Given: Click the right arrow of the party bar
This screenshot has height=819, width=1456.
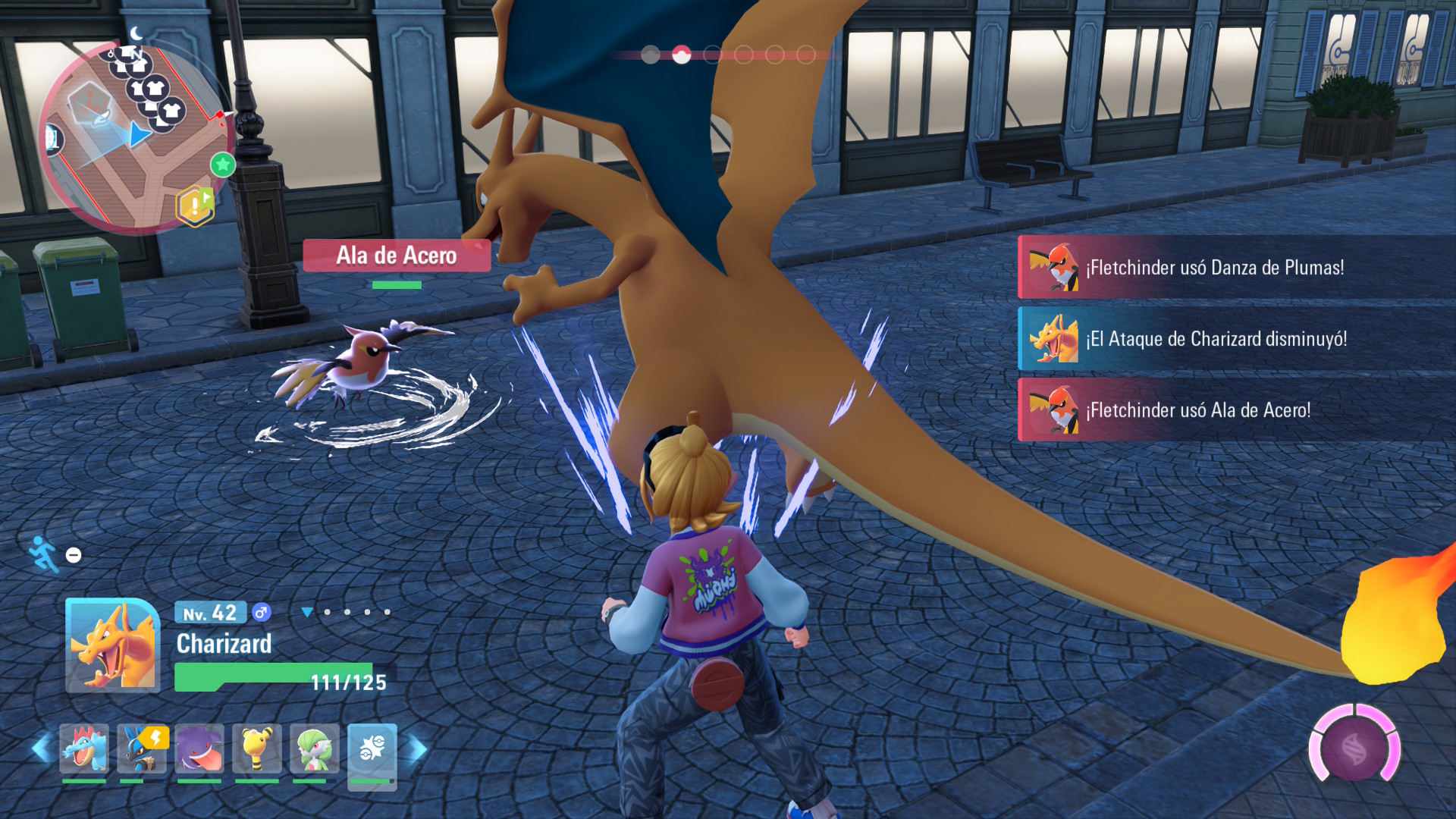Looking at the screenshot, I should point(418,749).
